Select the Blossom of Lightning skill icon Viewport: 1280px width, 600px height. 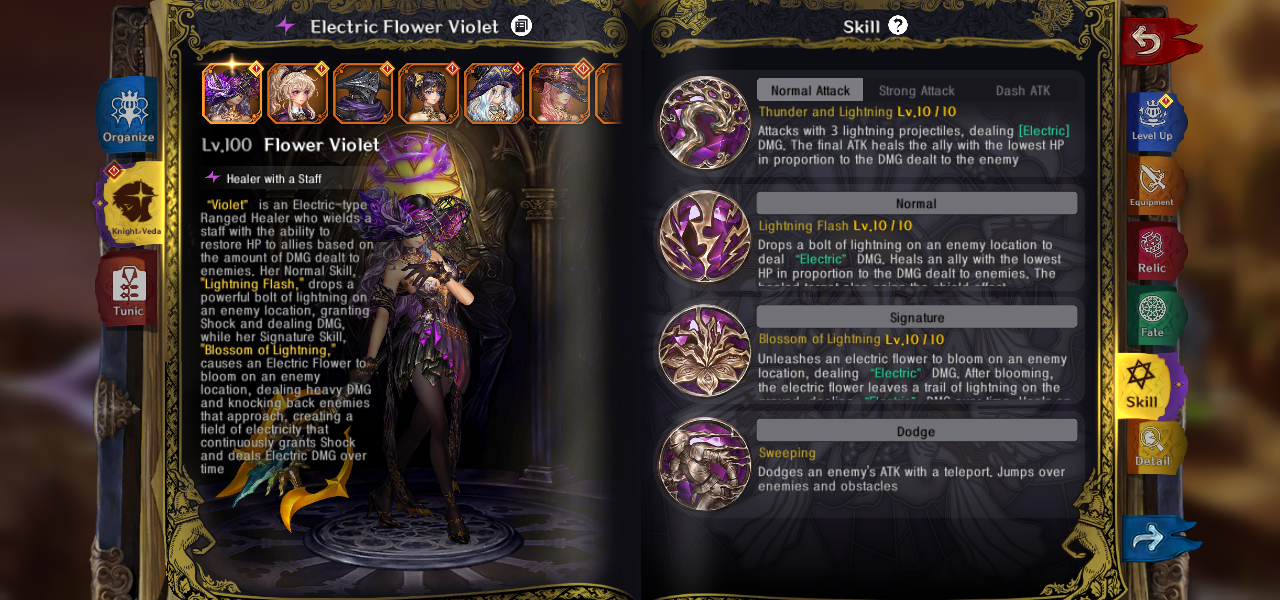click(x=705, y=350)
